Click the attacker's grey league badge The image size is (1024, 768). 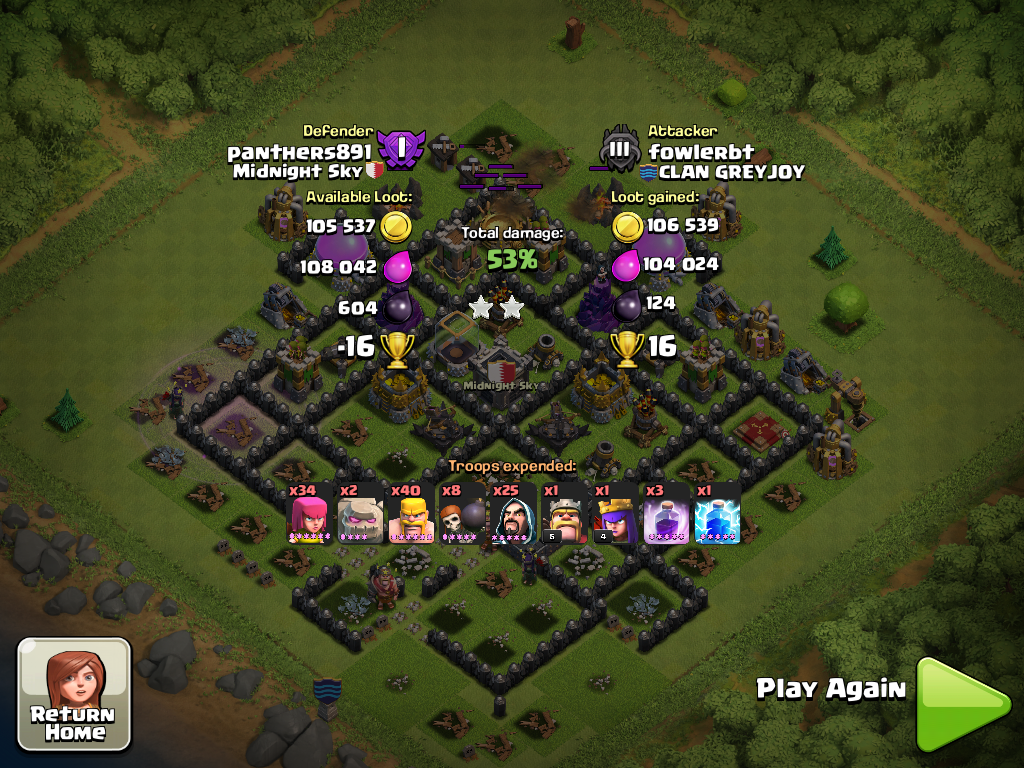[x=619, y=152]
